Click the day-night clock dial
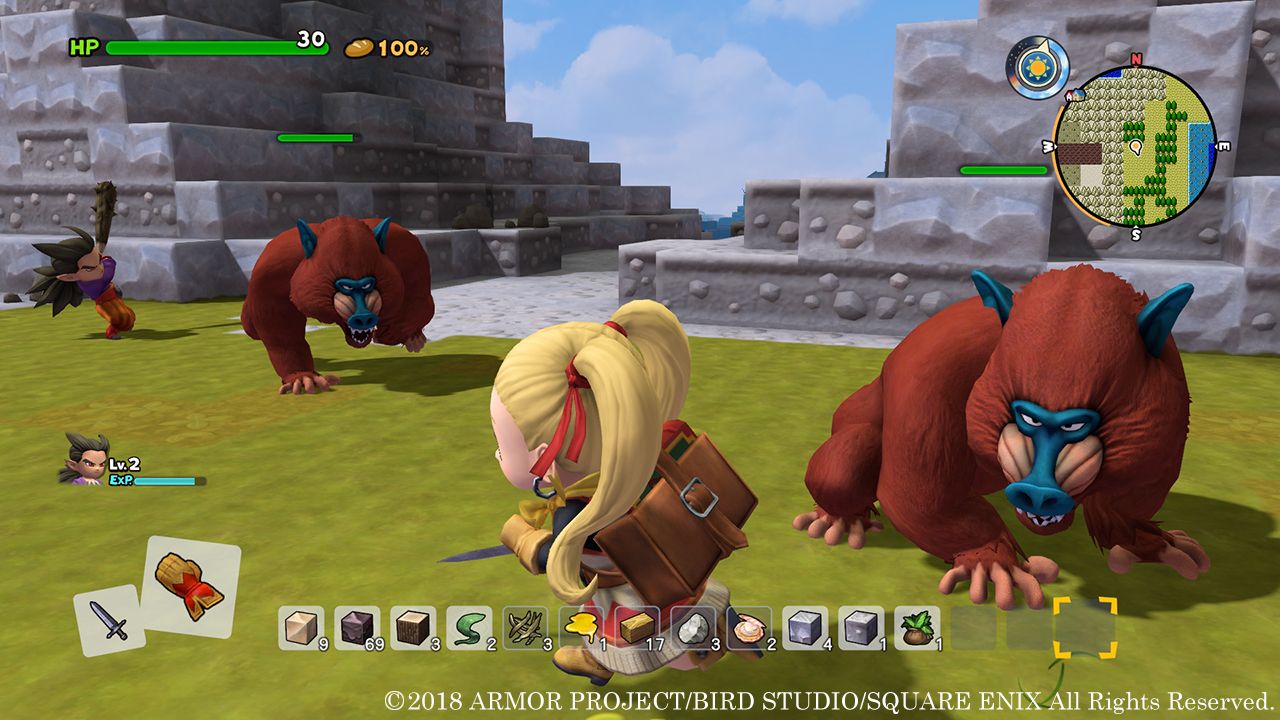 click(1035, 65)
